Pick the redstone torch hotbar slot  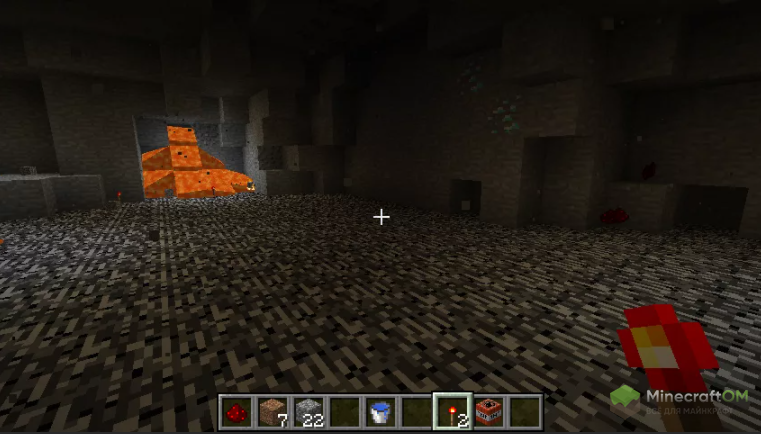(452, 411)
